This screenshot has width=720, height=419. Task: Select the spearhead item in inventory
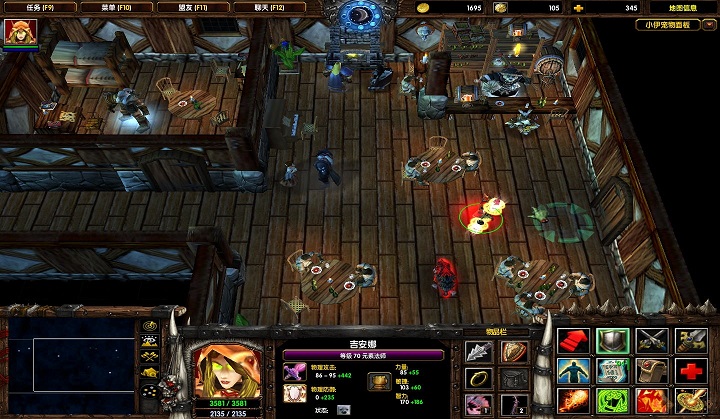coord(478,353)
